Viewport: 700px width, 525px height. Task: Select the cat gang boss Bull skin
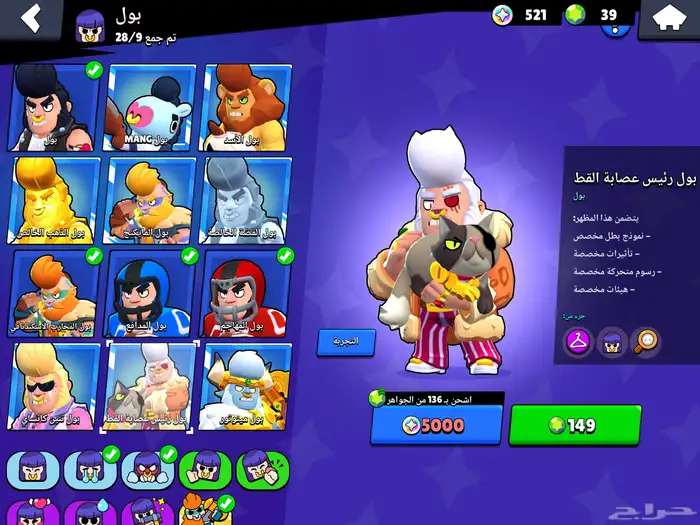[x=151, y=386]
